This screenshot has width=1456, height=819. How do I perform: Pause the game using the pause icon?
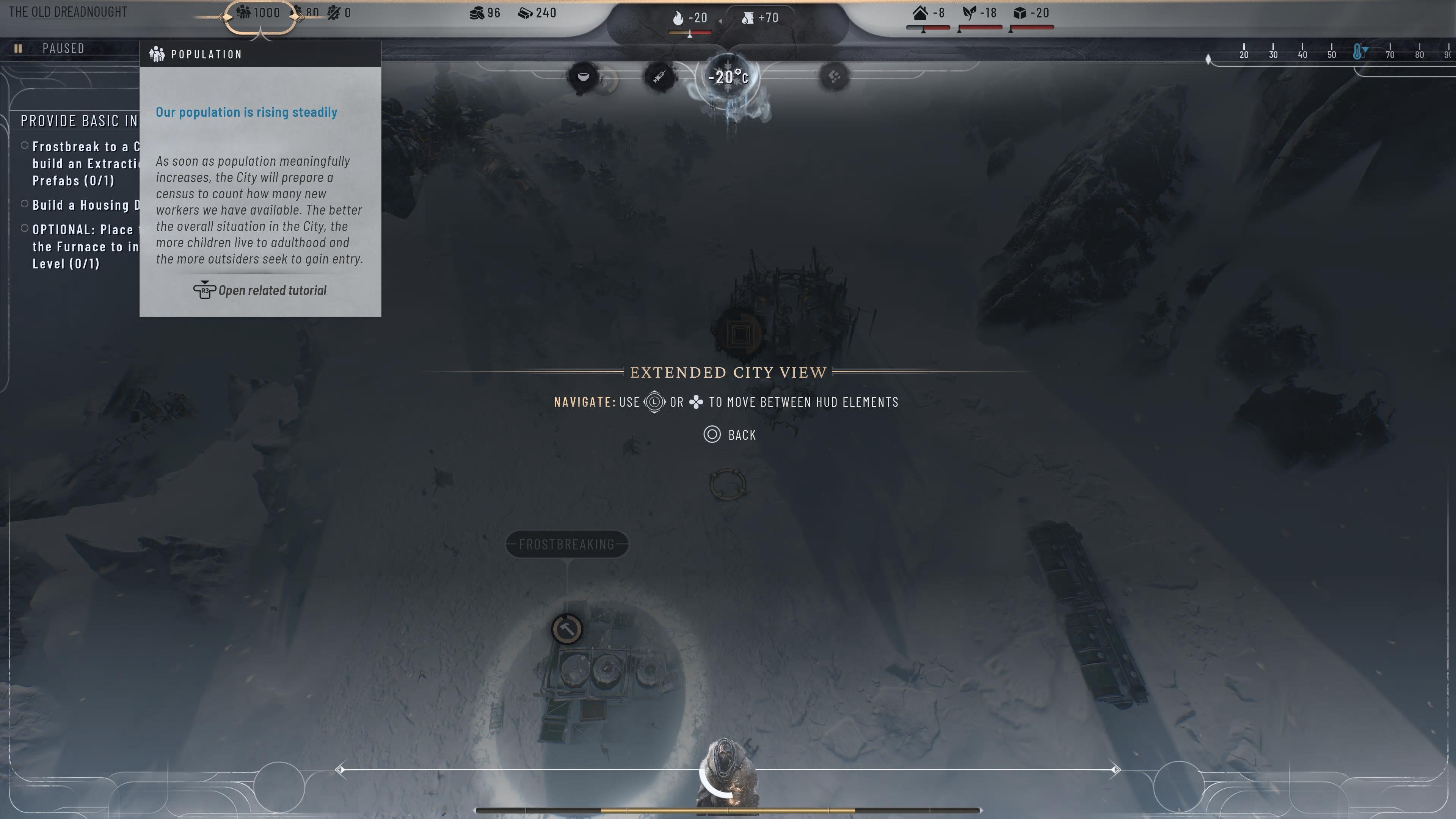click(19, 49)
